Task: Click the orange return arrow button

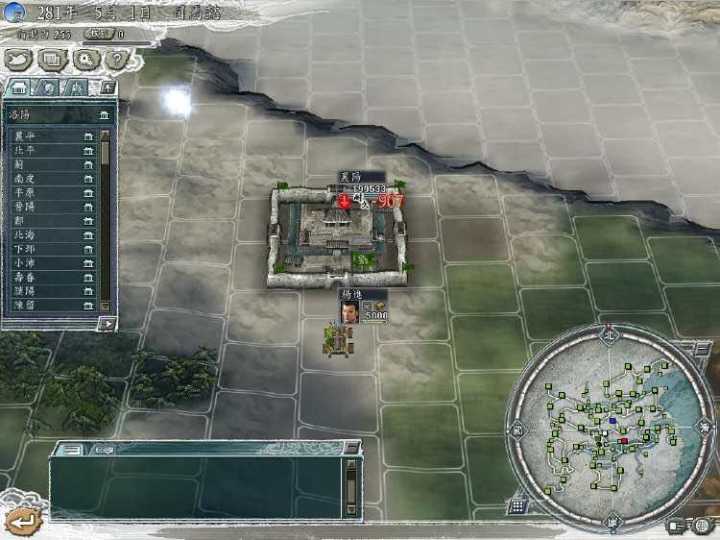Action: [22, 519]
